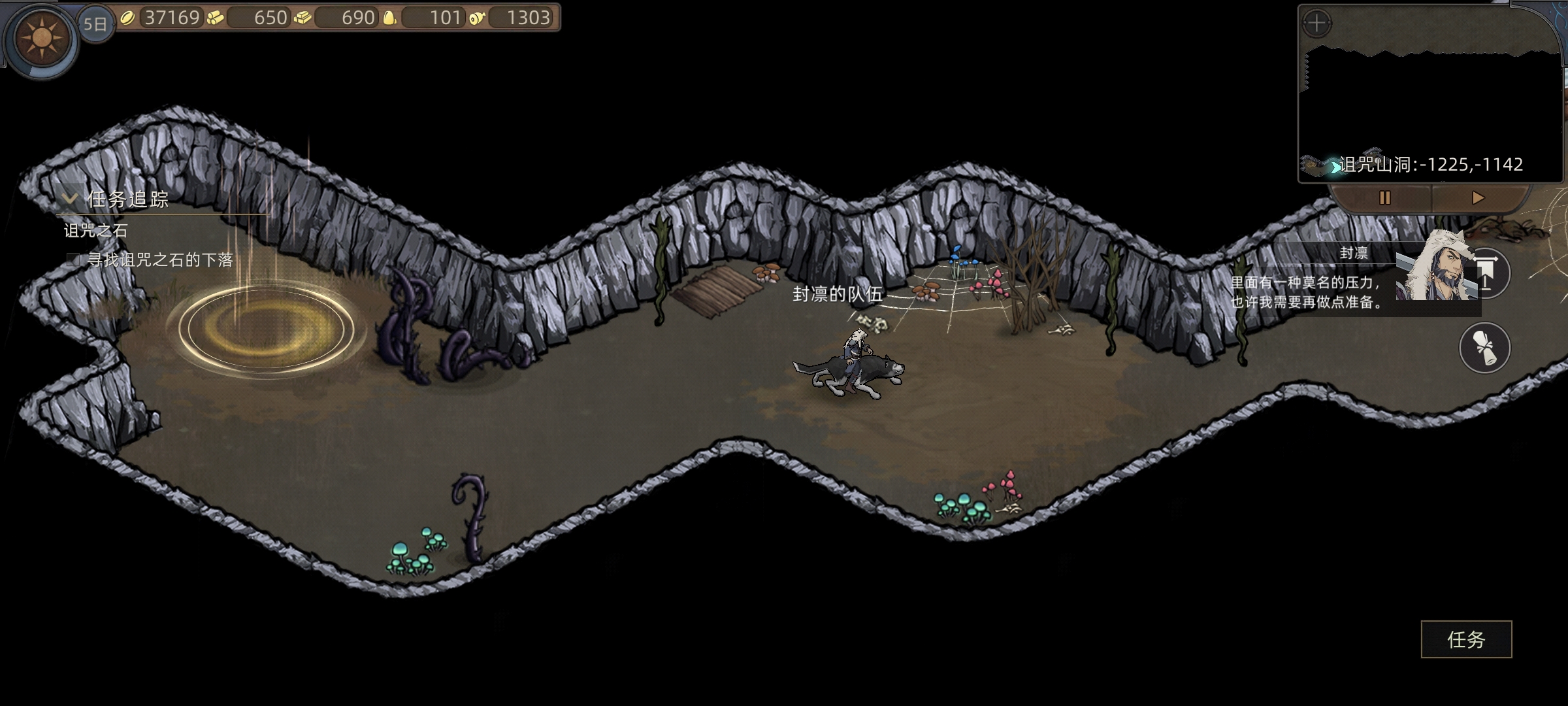The height and width of the screenshot is (706, 1568).
Task: Select the 寻找诅咒之石的下落 objective
Action: 159,260
